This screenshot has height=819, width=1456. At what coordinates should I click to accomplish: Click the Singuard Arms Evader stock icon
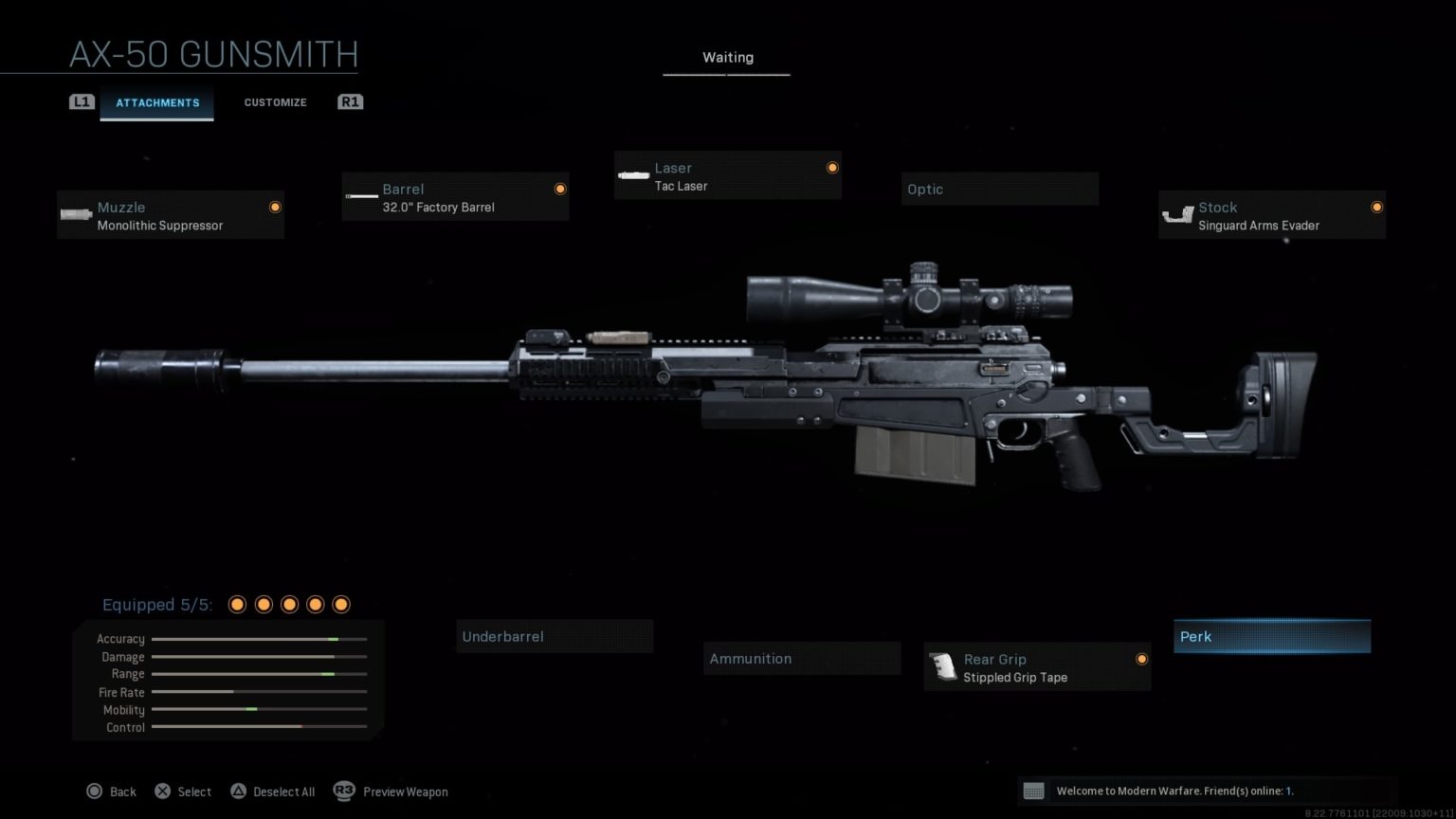tap(1178, 214)
